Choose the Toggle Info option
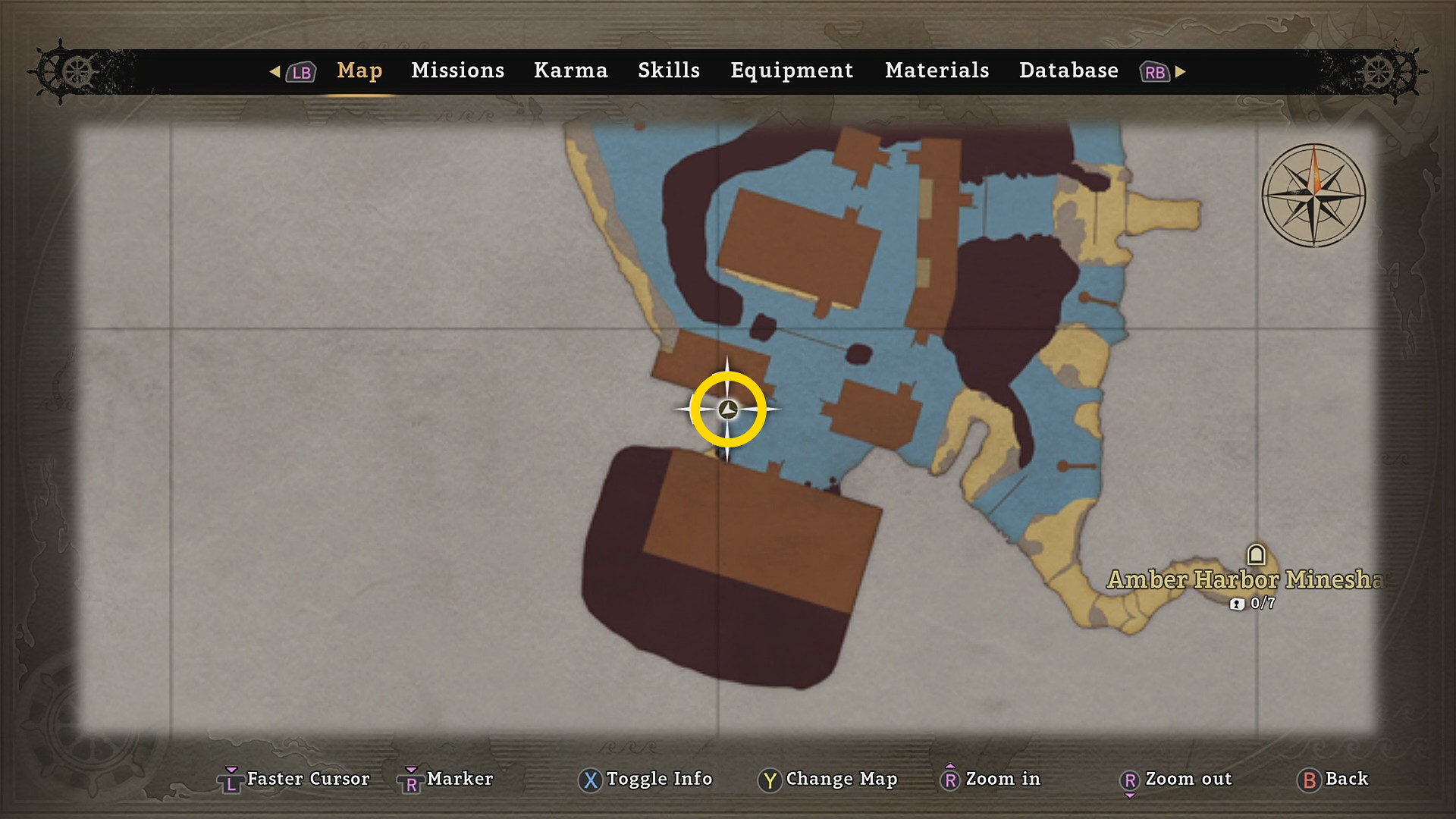1456x819 pixels. pyautogui.click(x=645, y=779)
